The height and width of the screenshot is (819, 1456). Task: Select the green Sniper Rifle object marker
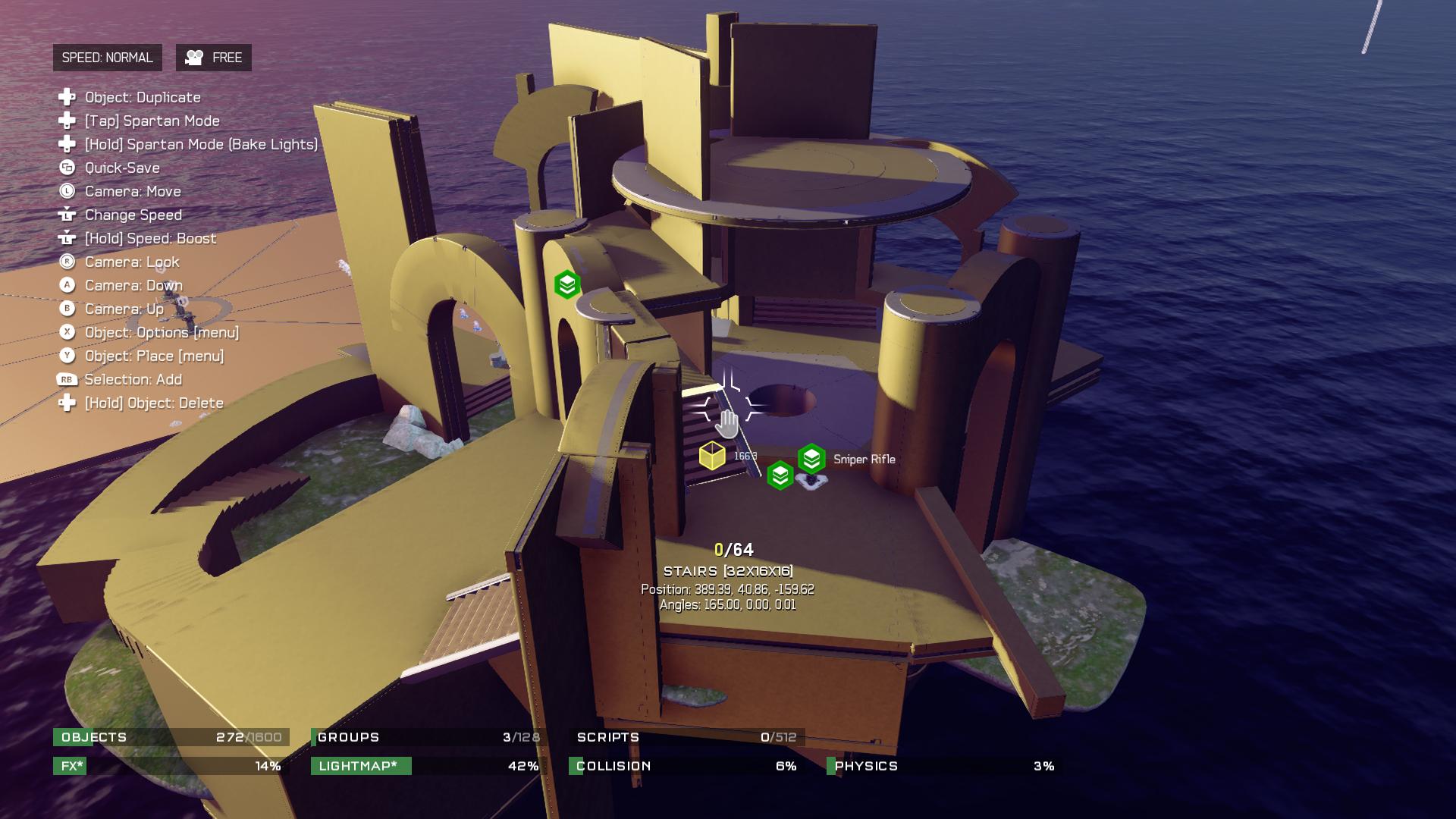coord(811,459)
